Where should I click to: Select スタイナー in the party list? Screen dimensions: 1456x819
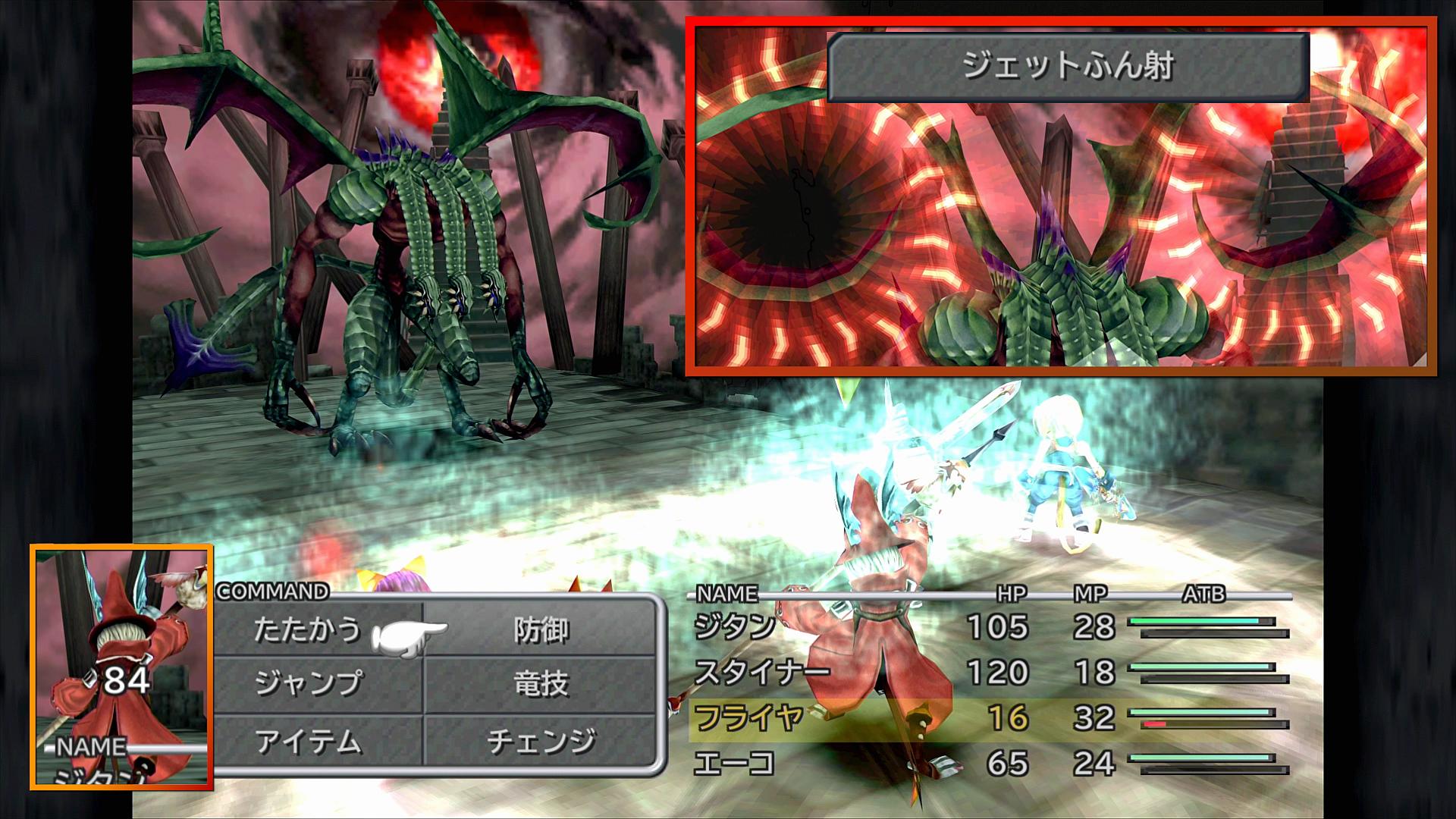761,673
